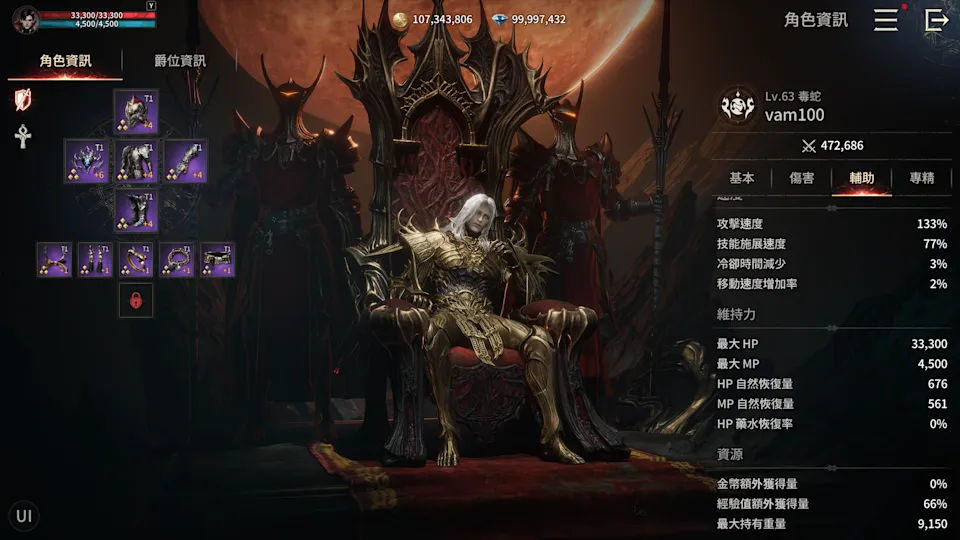Select the red shield equipment category icon
The image size is (960, 540).
23,99
